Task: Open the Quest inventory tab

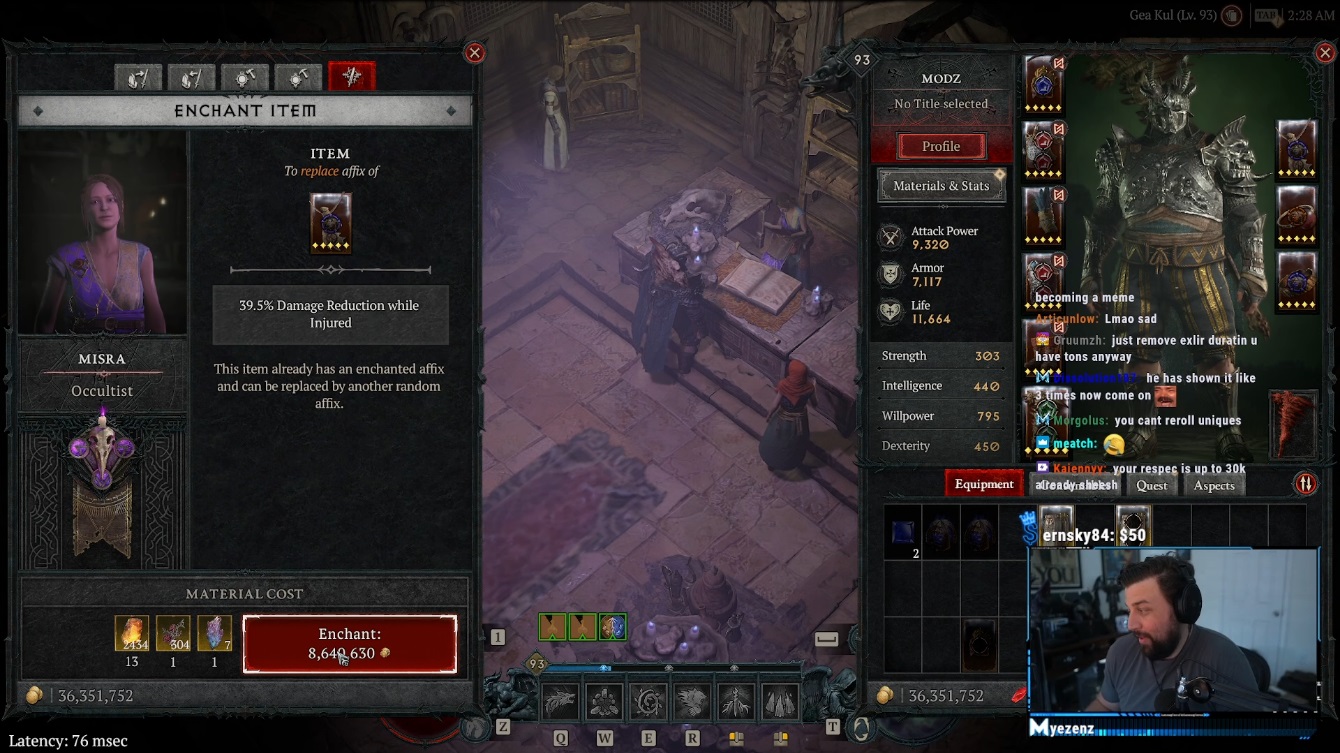Action: click(1151, 485)
